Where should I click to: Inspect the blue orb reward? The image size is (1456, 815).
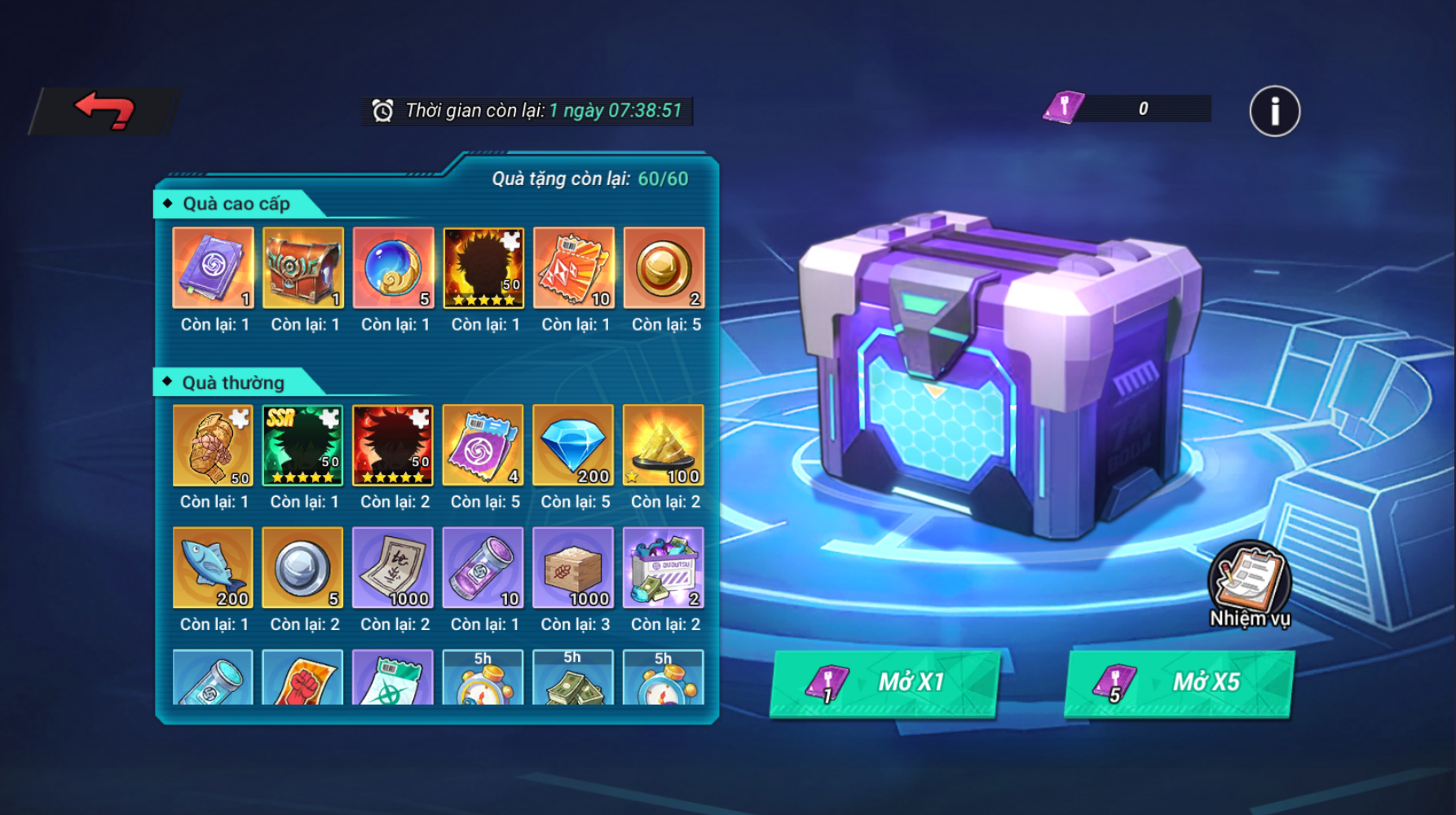pos(394,268)
